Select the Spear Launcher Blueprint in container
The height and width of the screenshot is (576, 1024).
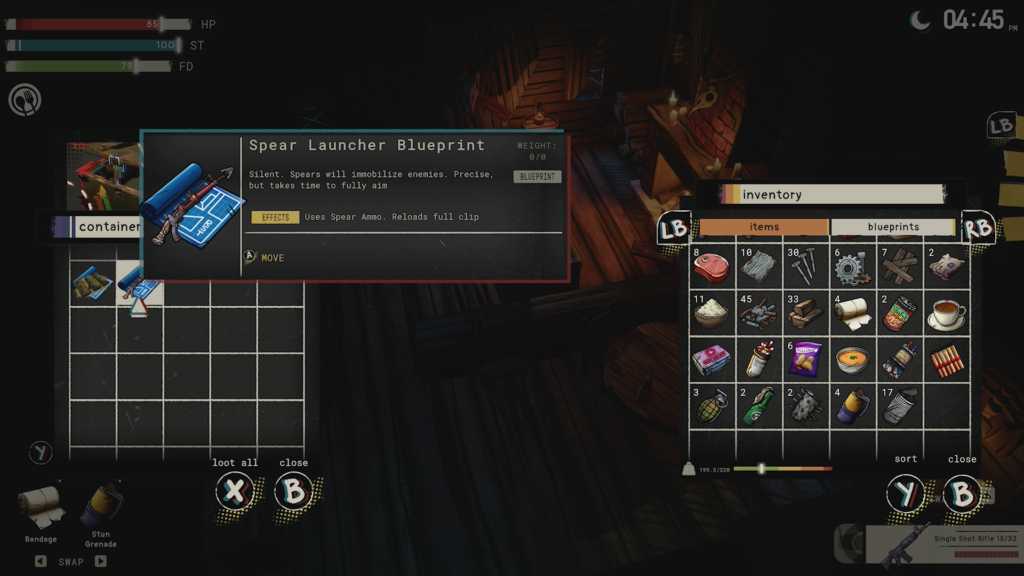pos(140,283)
